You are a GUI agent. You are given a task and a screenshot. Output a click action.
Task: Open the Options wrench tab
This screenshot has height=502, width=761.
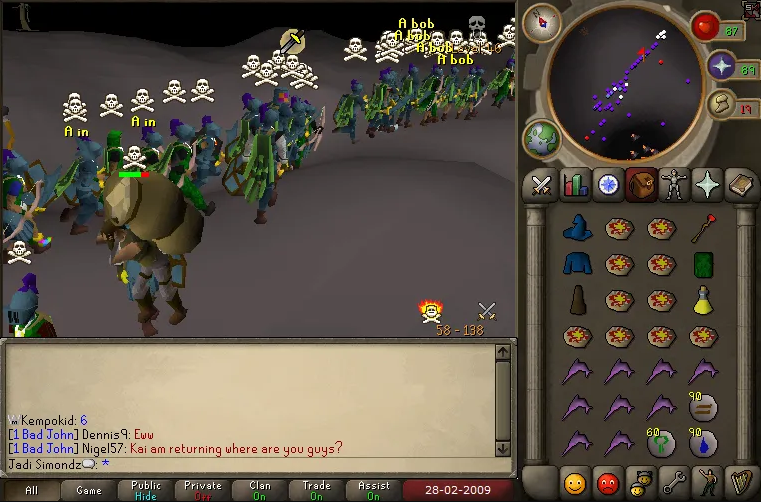tap(673, 482)
